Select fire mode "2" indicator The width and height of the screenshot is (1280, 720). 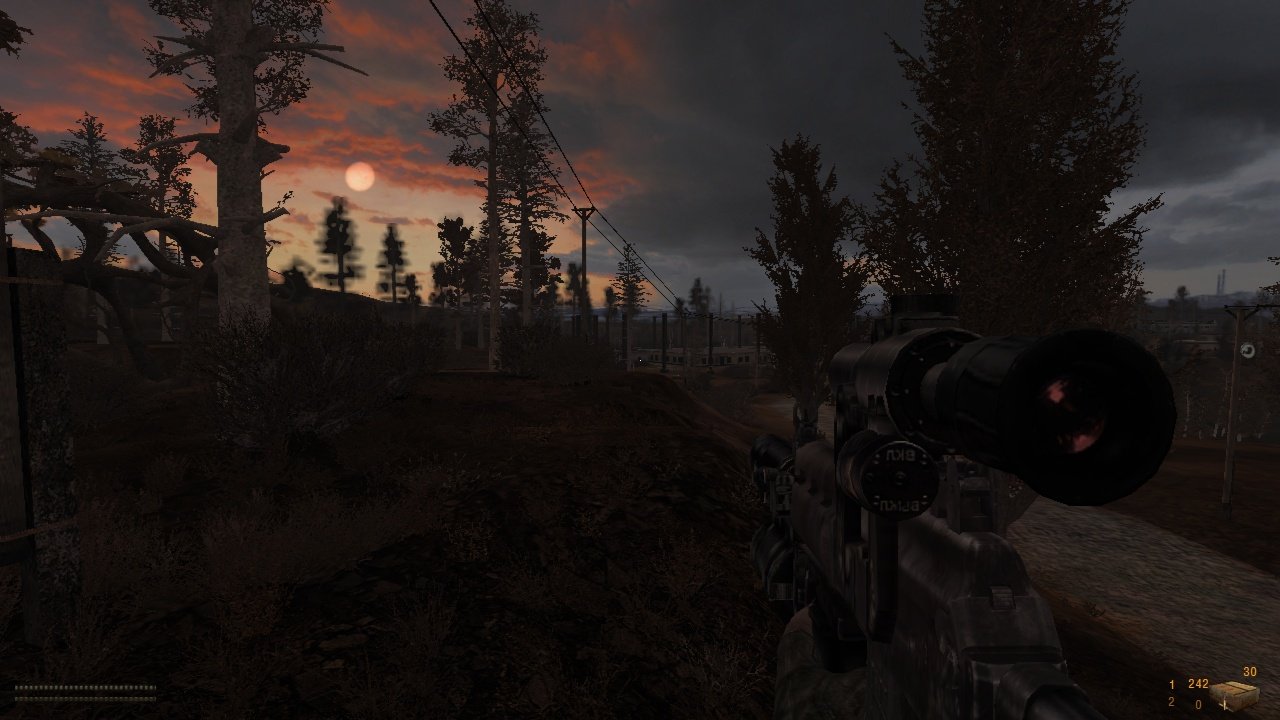(1172, 702)
